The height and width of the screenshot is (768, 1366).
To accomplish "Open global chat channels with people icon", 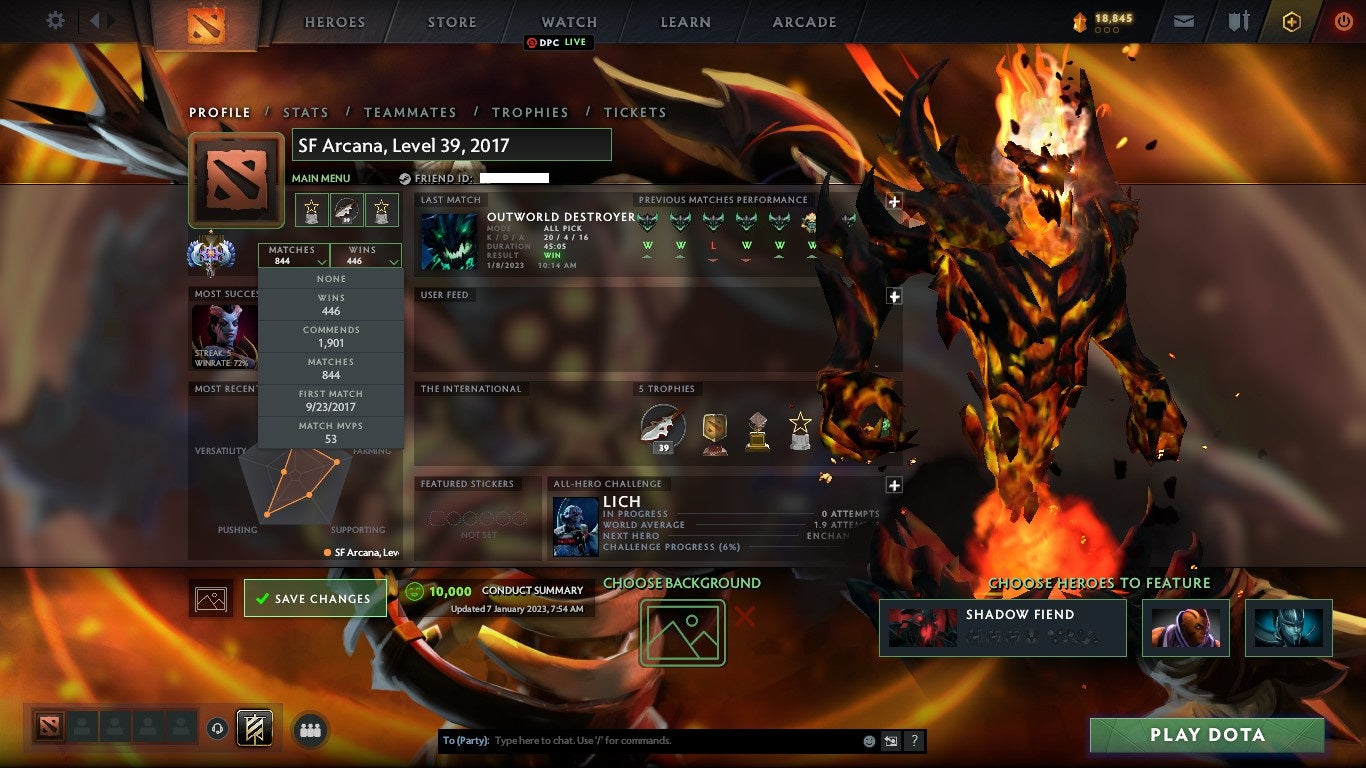I will pyautogui.click(x=310, y=730).
